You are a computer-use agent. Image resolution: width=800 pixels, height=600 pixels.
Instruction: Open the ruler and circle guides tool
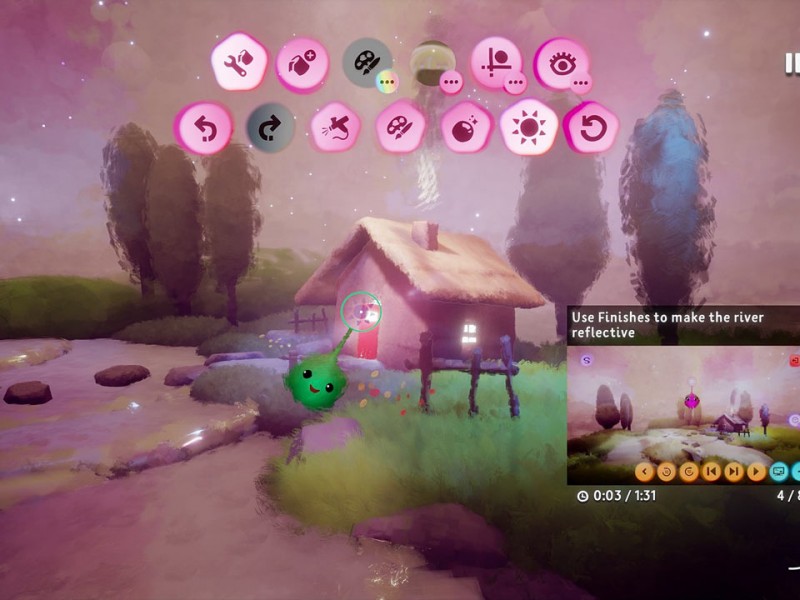495,61
